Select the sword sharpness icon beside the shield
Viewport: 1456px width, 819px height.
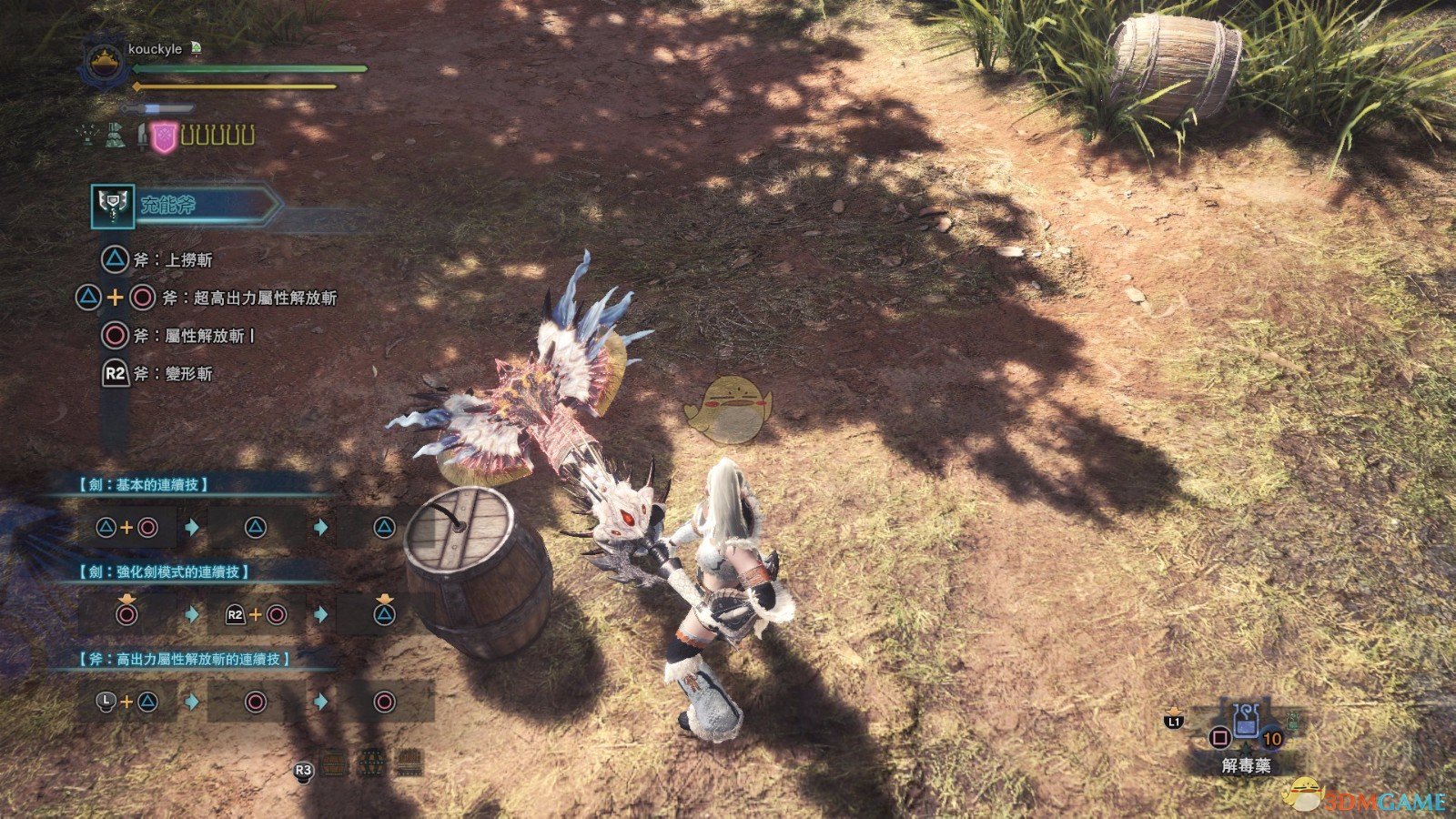click(x=142, y=137)
